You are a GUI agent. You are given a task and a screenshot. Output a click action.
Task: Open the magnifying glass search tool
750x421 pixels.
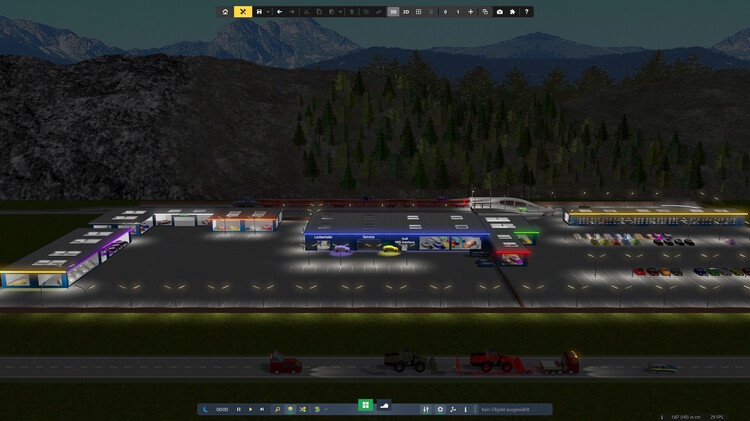pos(278,409)
